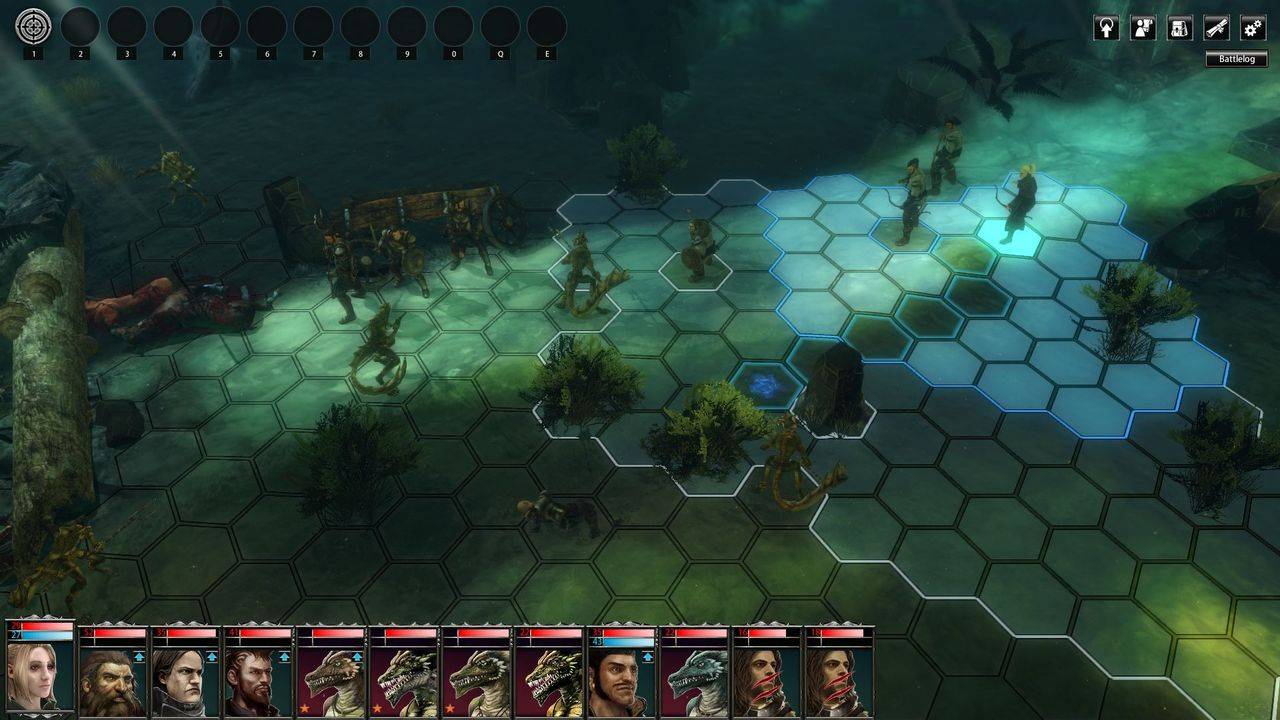Select the blonde woman's turn portrait
The height and width of the screenshot is (720, 1280).
click(x=40, y=677)
